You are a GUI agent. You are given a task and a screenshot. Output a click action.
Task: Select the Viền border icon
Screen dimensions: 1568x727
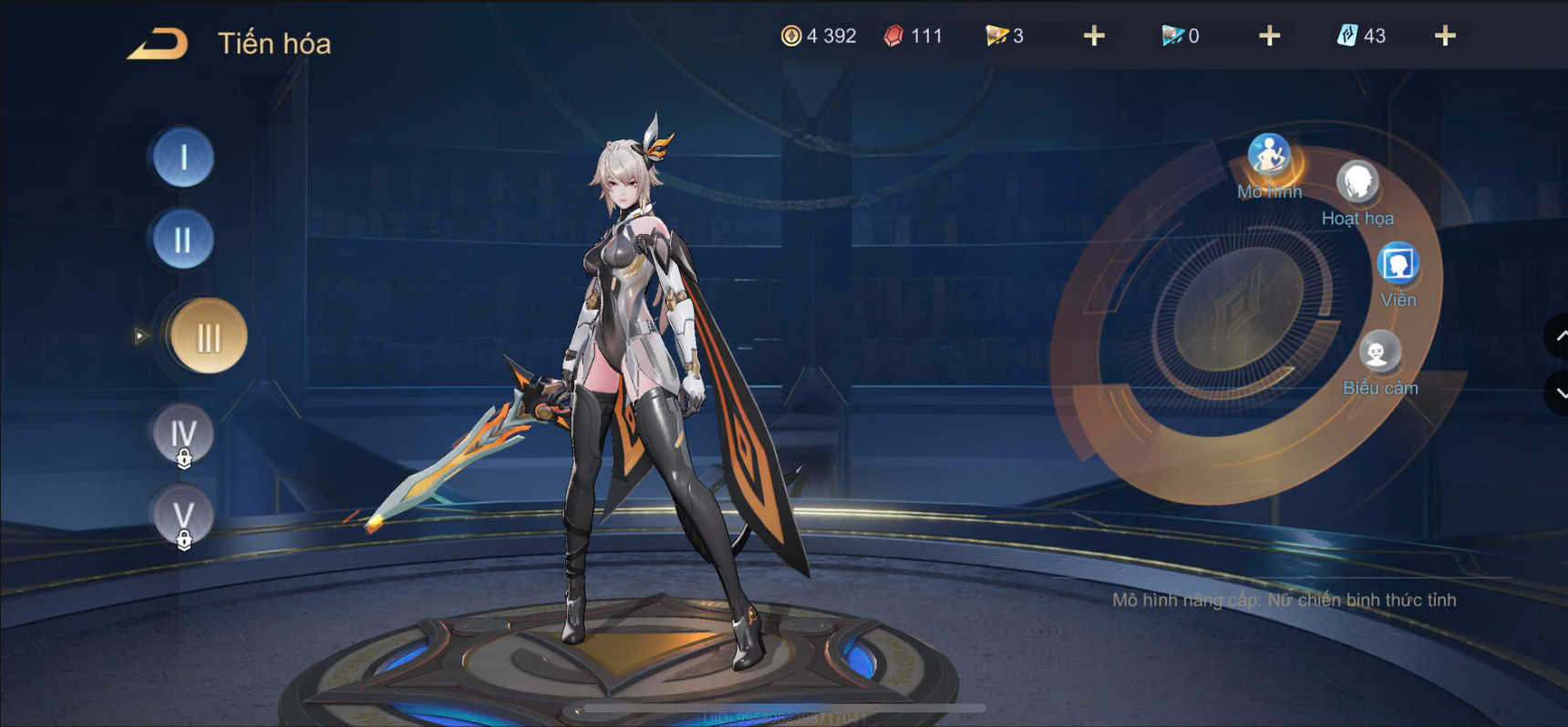(1398, 263)
